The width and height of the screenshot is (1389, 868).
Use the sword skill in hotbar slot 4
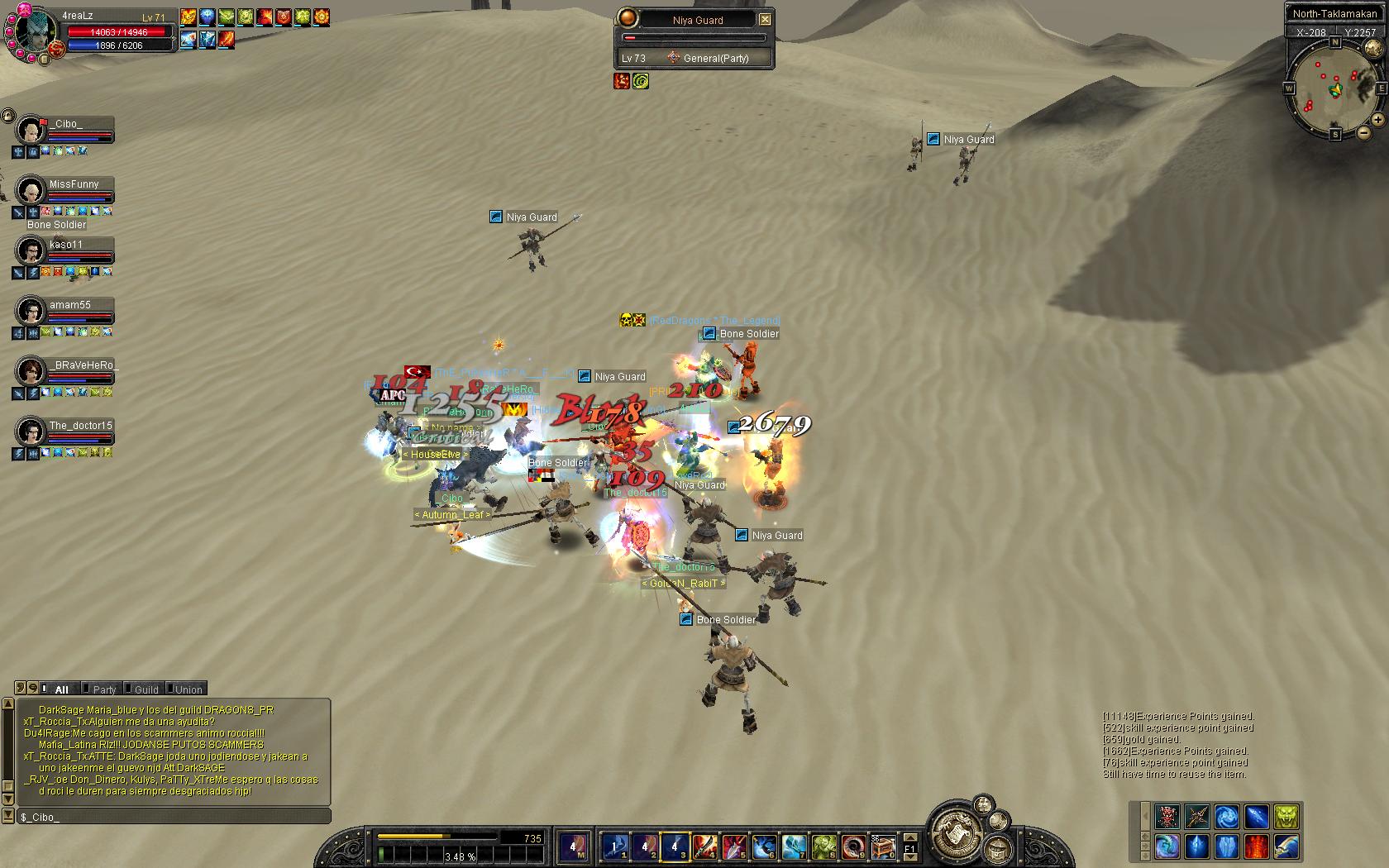click(x=704, y=847)
